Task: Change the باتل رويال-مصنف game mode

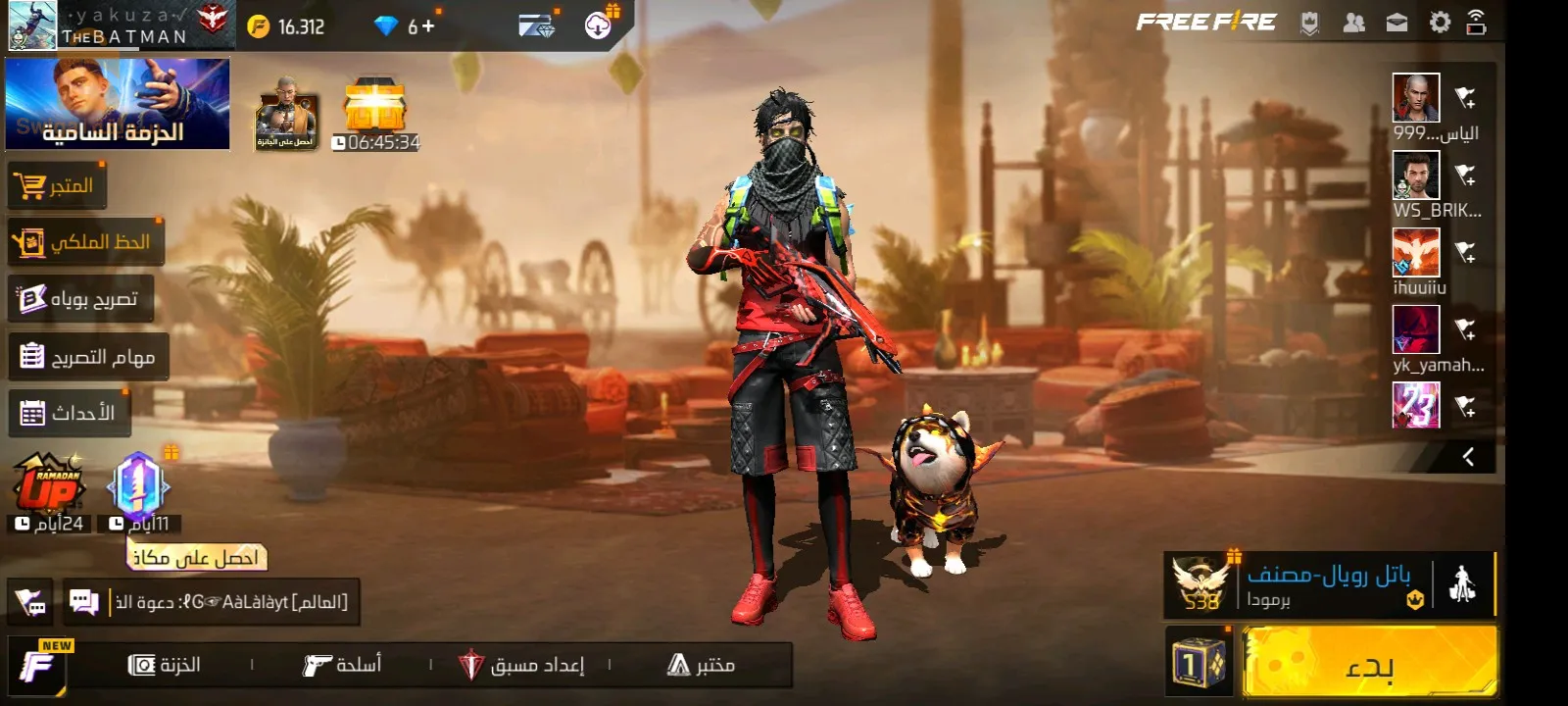Action: tap(1328, 585)
